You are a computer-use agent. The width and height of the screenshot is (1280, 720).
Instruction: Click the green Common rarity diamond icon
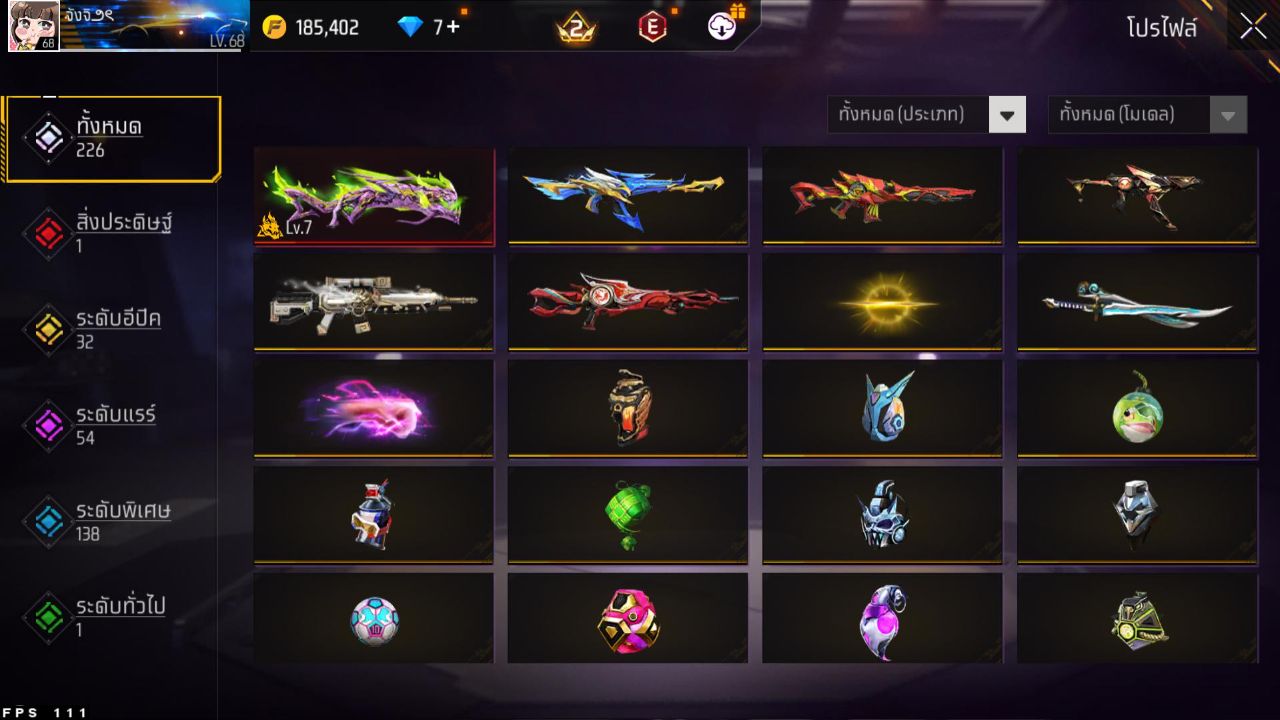(x=47, y=617)
